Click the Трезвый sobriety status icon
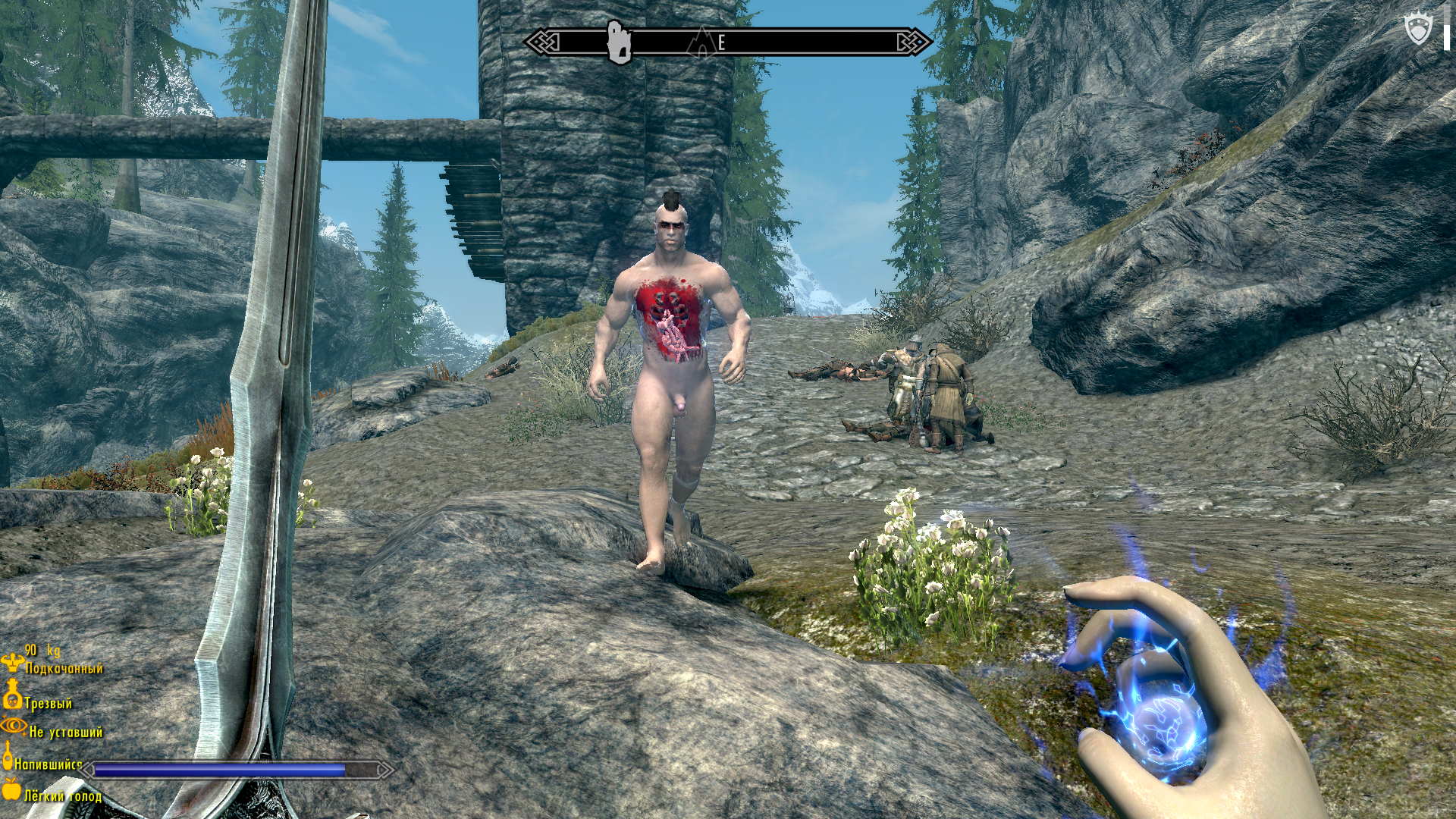 [x=12, y=695]
